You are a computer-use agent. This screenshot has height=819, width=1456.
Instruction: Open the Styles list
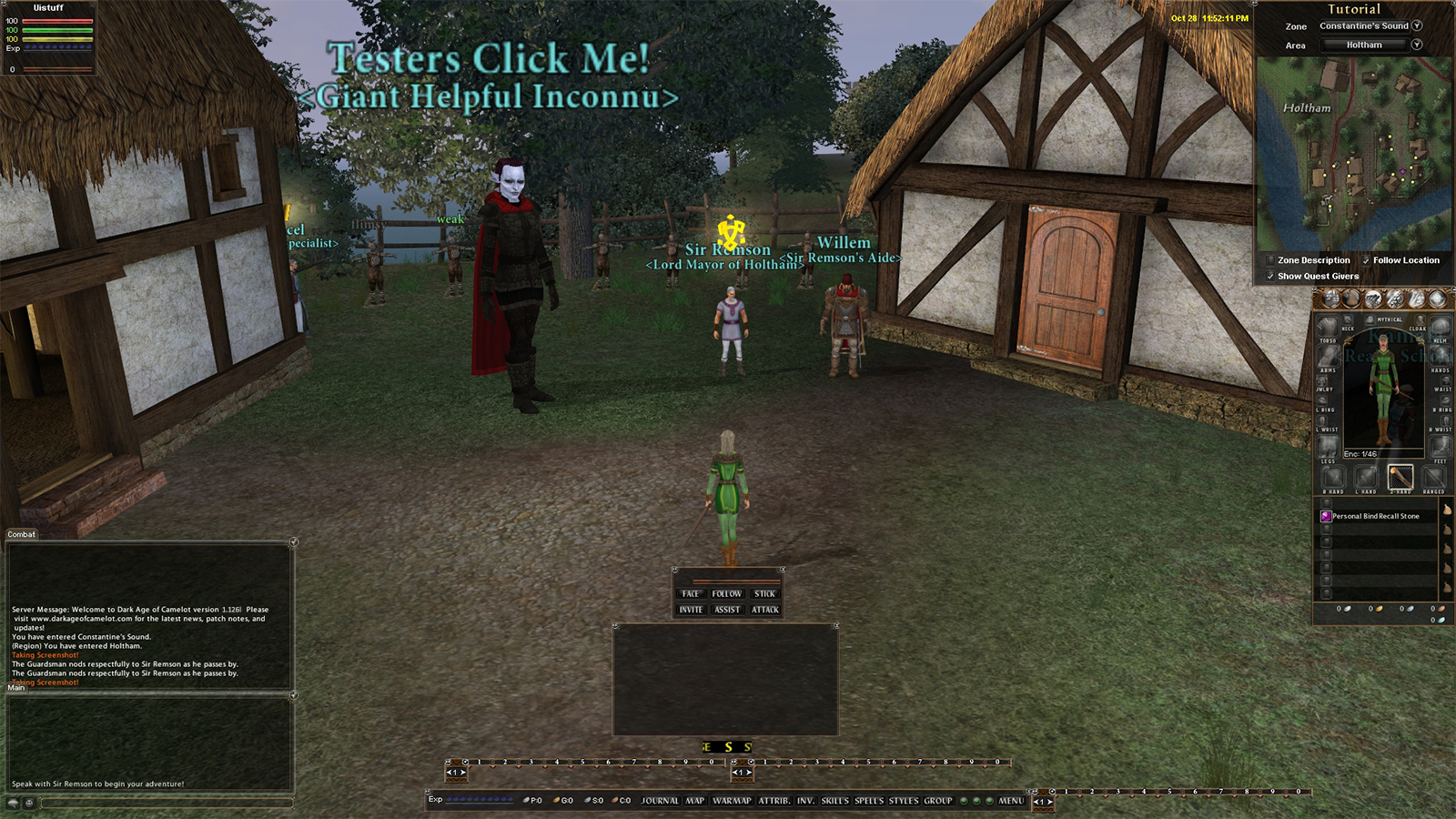(x=904, y=801)
